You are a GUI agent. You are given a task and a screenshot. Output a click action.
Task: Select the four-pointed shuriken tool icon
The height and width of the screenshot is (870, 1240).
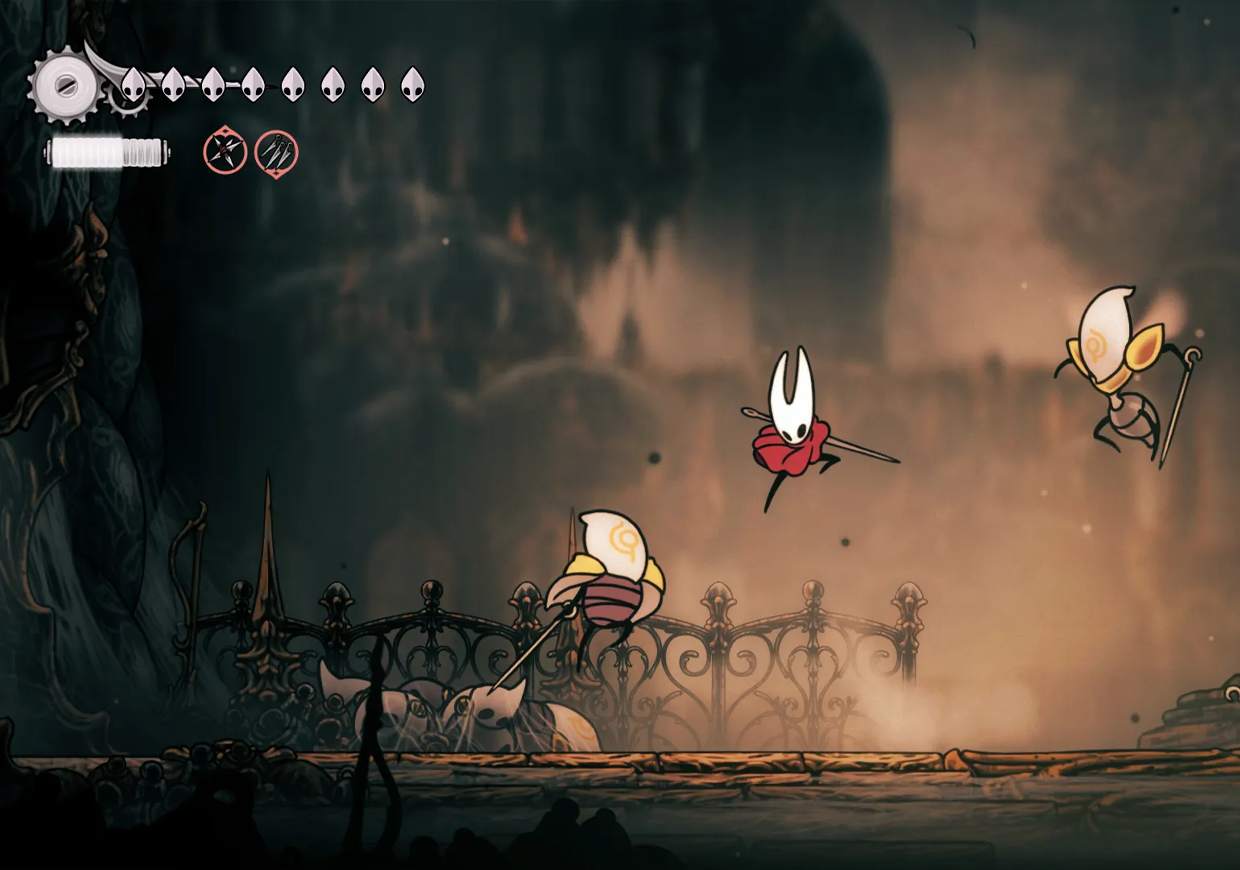pos(225,152)
